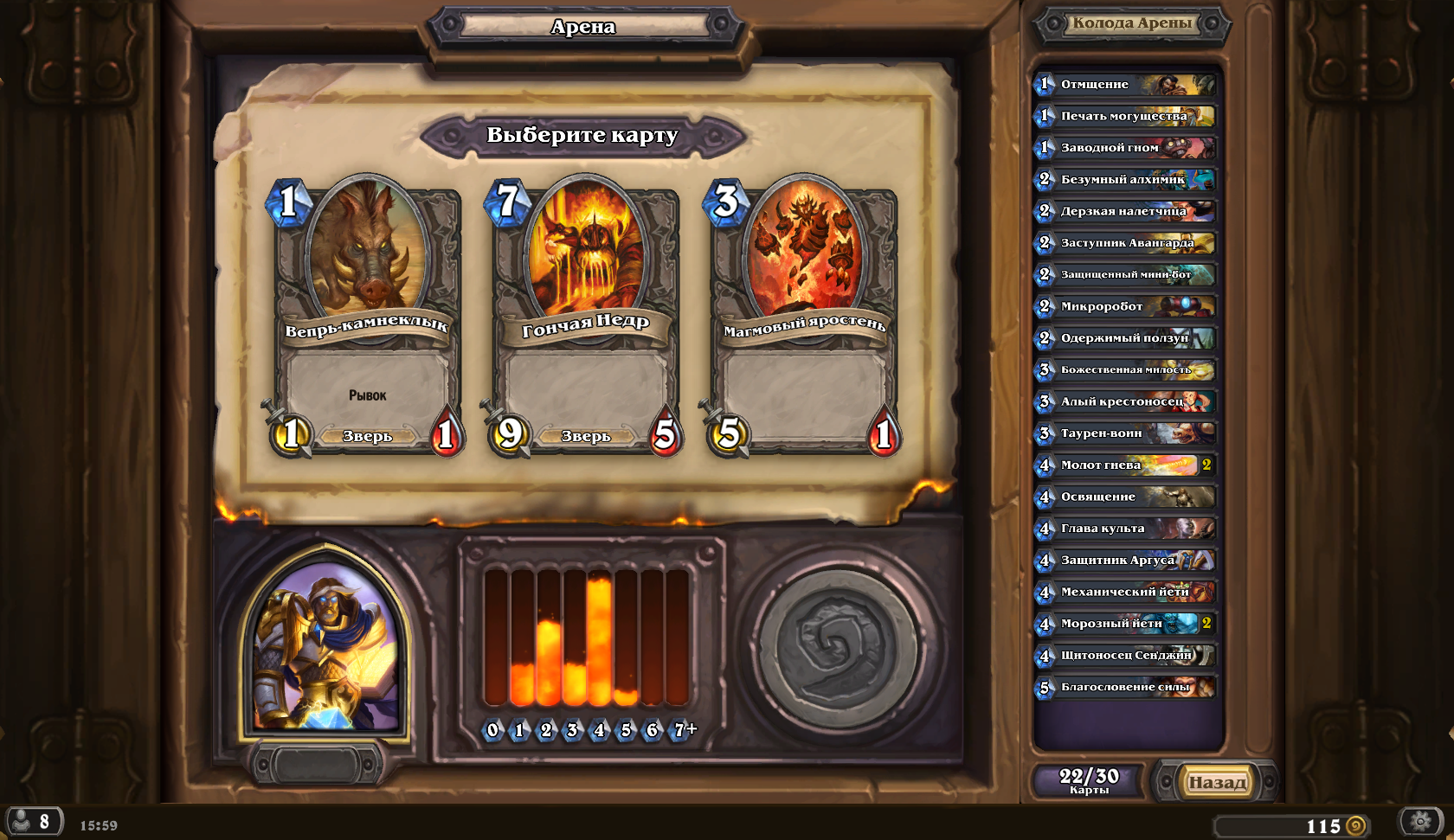Select the Заводной гном deck entry
Screen dimensions: 1454x840
1126,148
